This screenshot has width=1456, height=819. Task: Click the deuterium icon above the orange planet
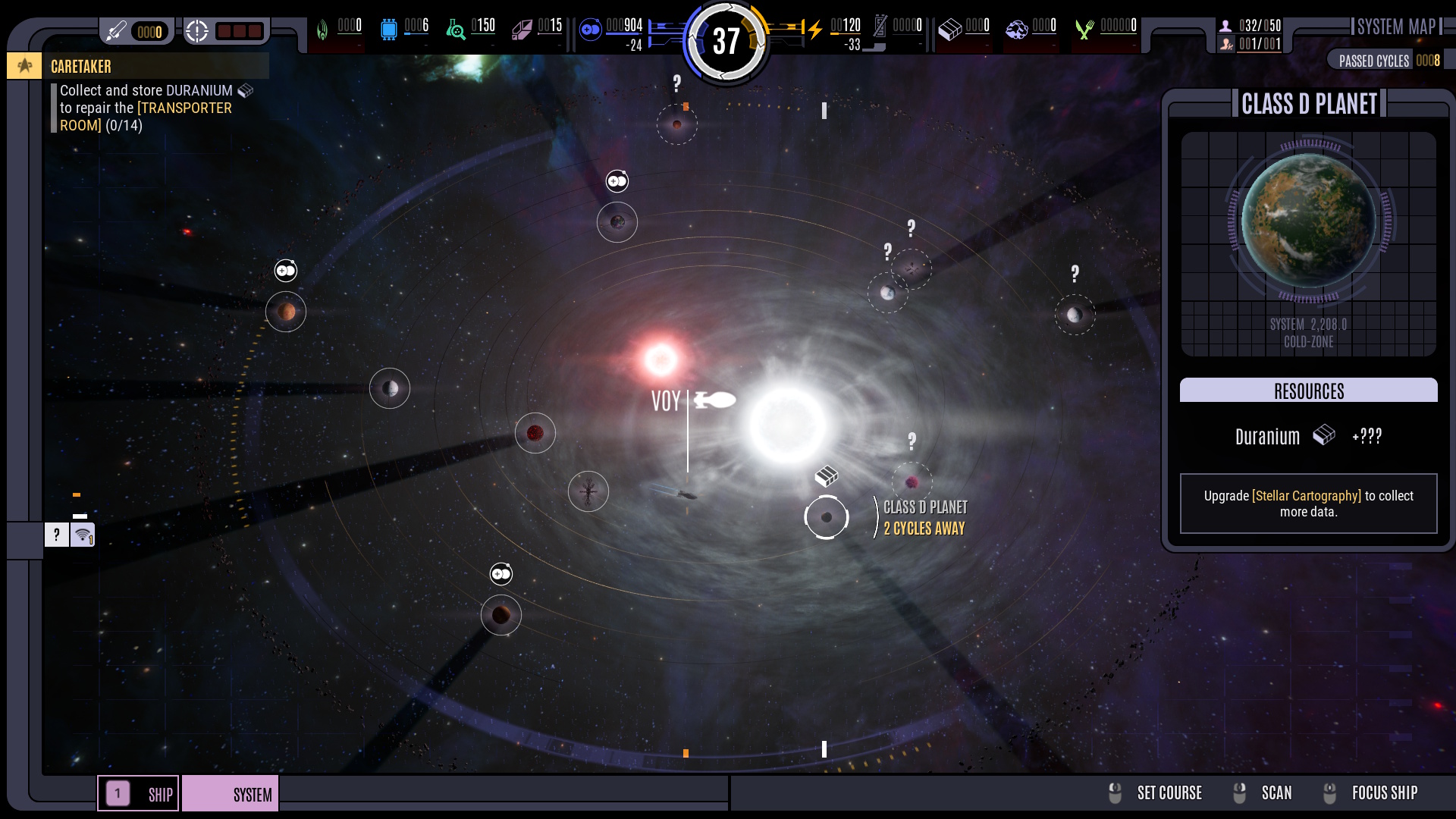(286, 271)
